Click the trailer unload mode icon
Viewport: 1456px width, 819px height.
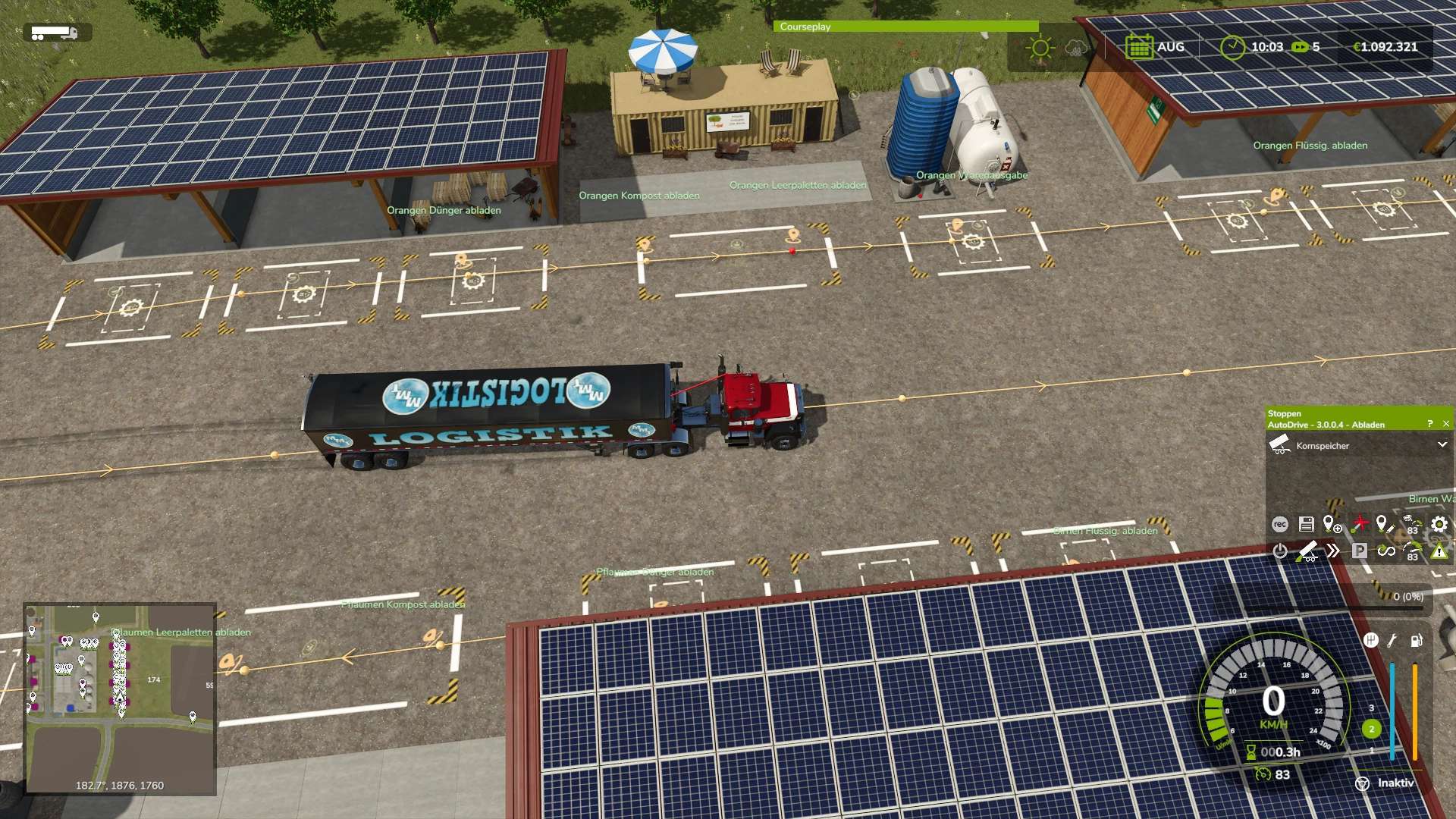pos(1307,551)
